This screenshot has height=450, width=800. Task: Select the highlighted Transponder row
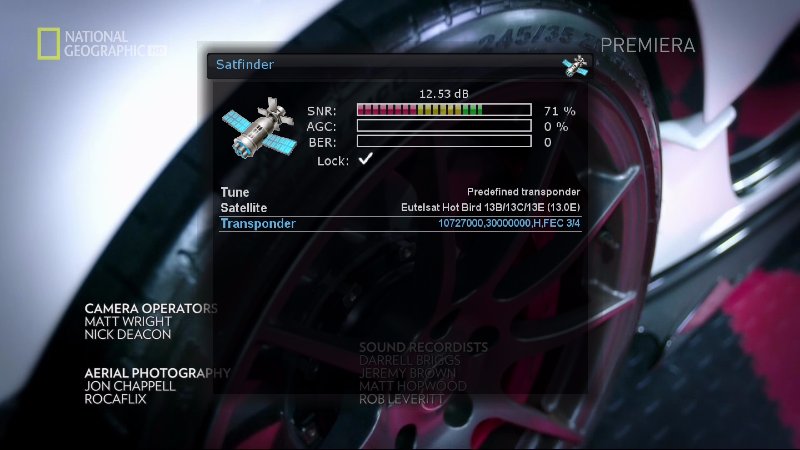[400, 223]
